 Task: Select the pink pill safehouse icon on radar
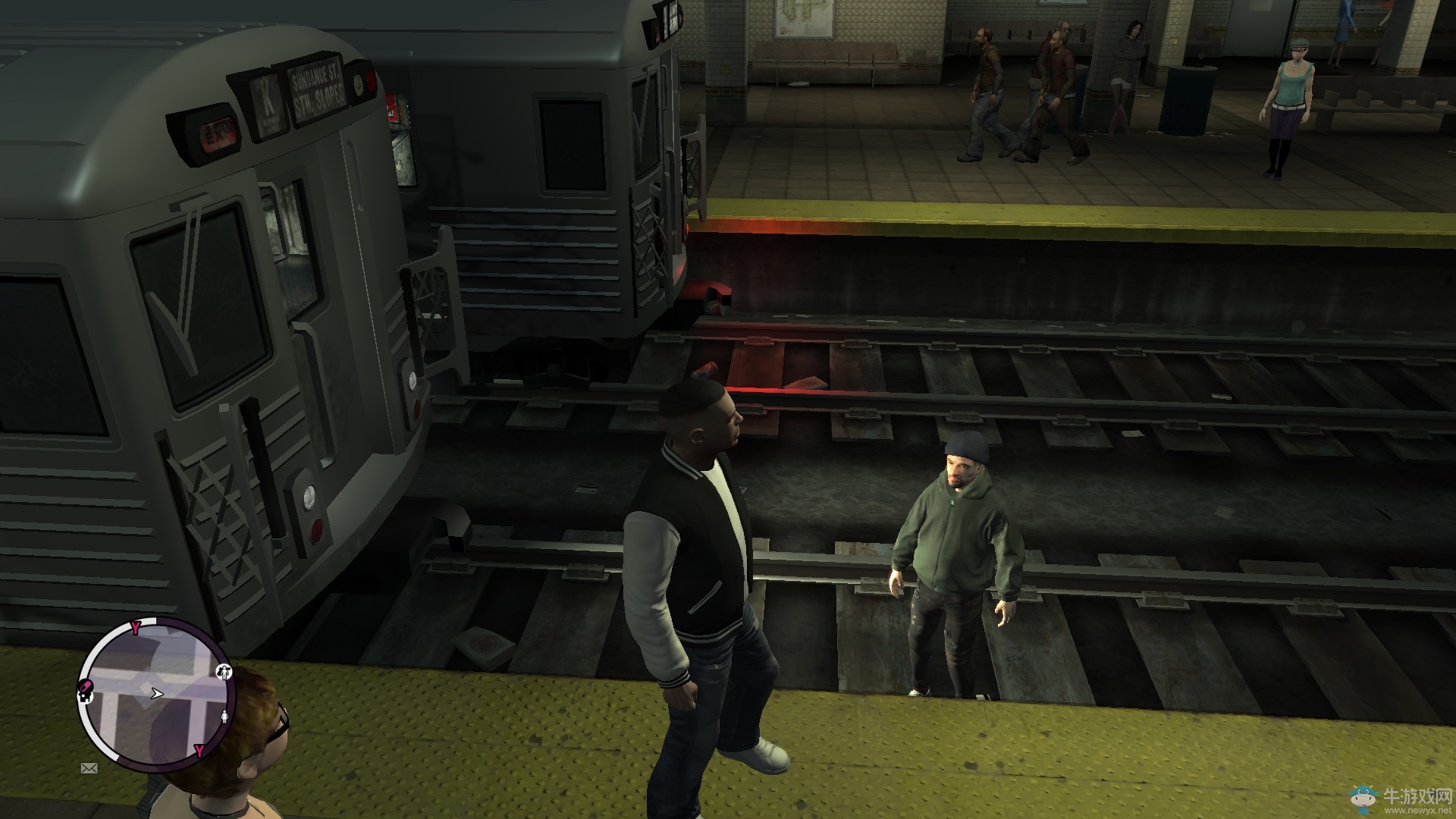[86, 685]
